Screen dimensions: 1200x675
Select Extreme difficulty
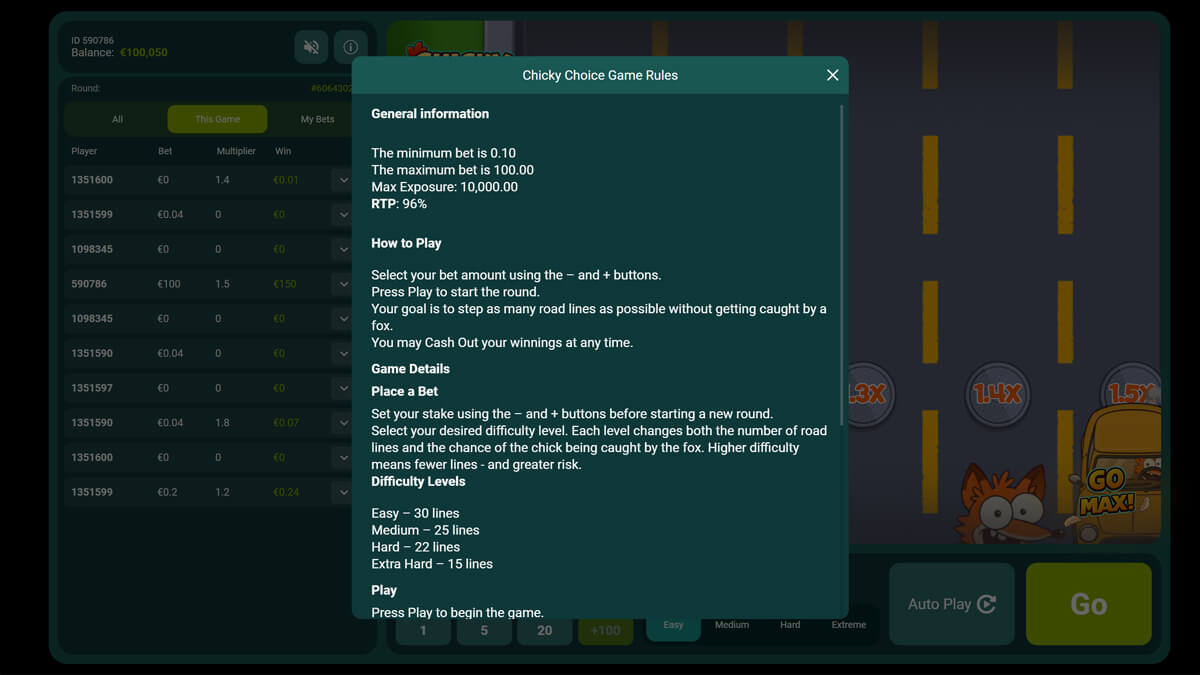pos(848,625)
